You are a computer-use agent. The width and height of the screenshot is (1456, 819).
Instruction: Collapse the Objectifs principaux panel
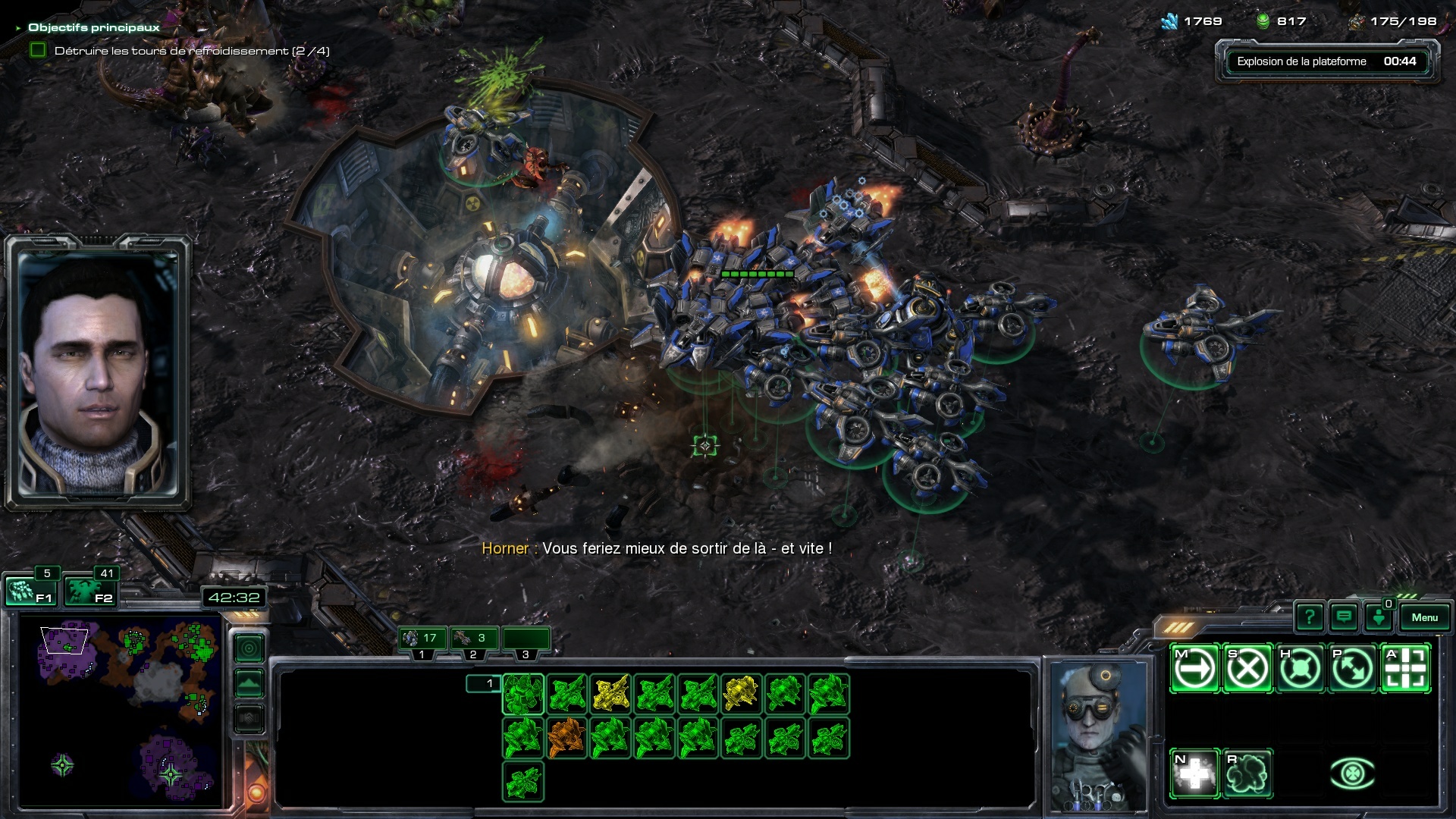coord(18,28)
